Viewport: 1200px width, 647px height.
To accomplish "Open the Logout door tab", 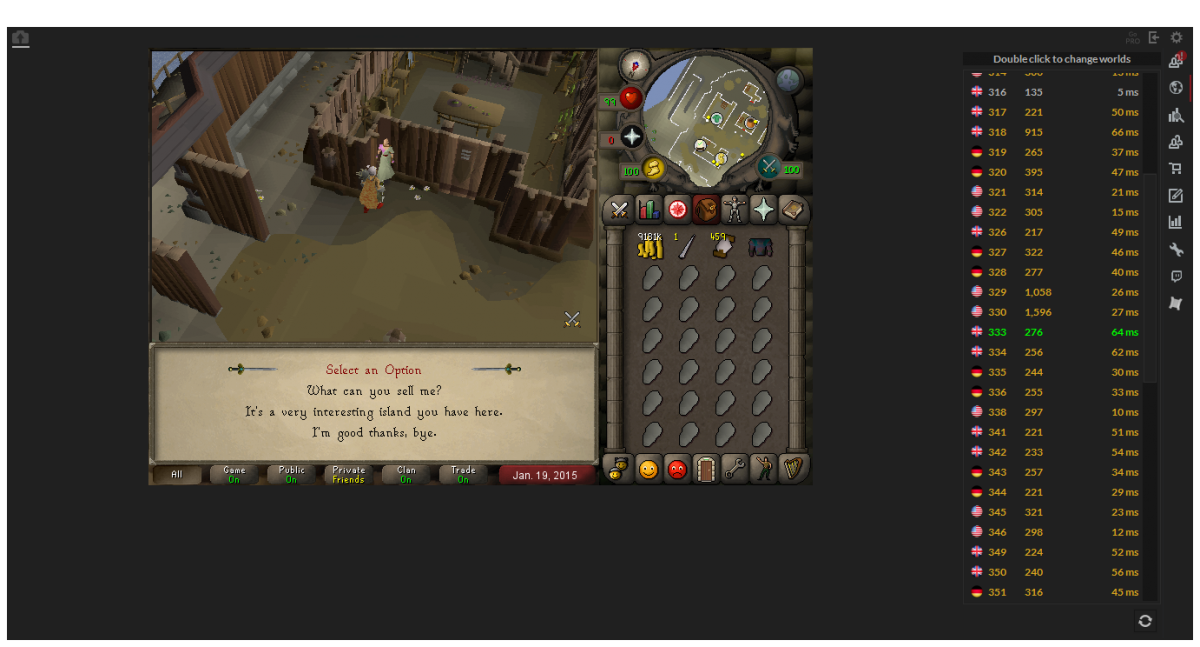I will click(x=706, y=468).
